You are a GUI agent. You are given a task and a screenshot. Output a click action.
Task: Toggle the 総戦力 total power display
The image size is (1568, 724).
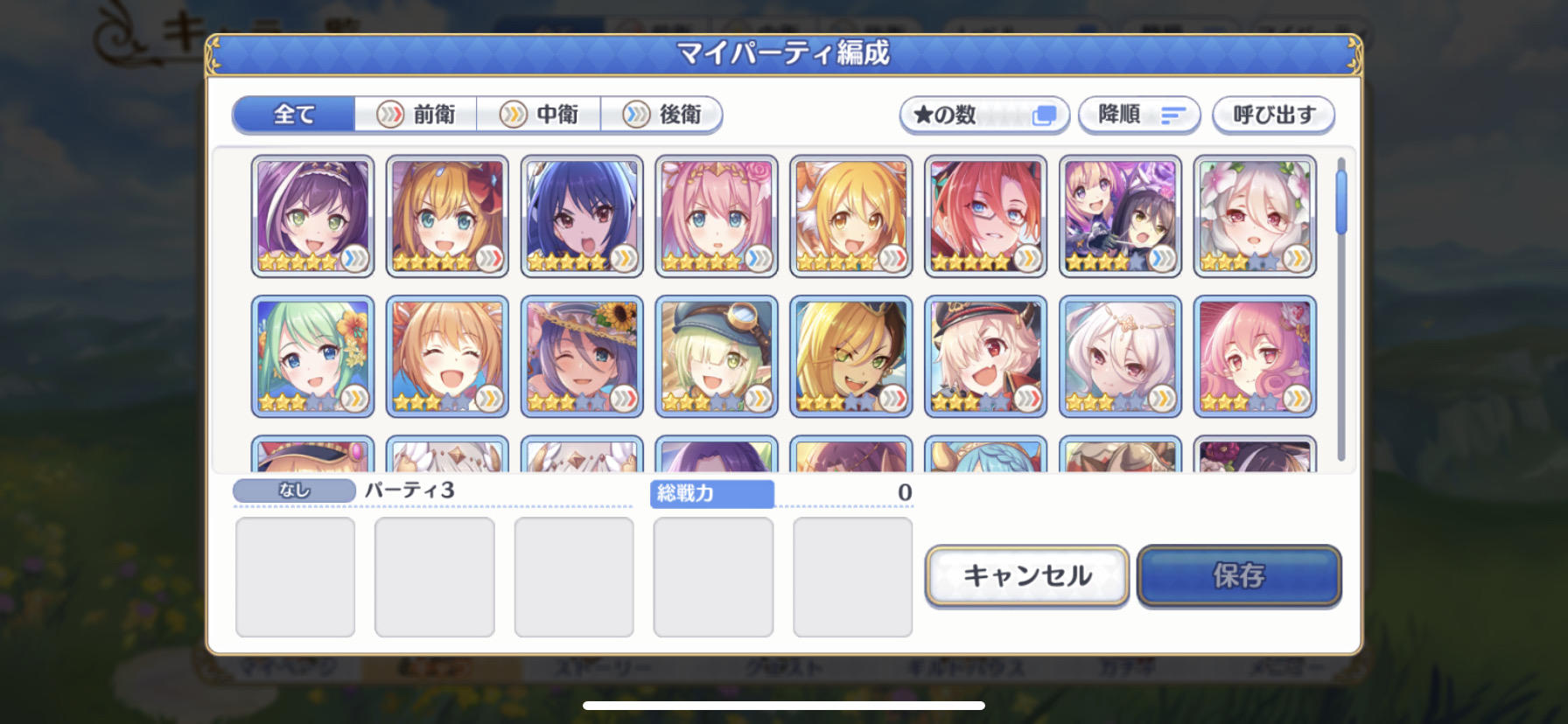[x=711, y=495]
